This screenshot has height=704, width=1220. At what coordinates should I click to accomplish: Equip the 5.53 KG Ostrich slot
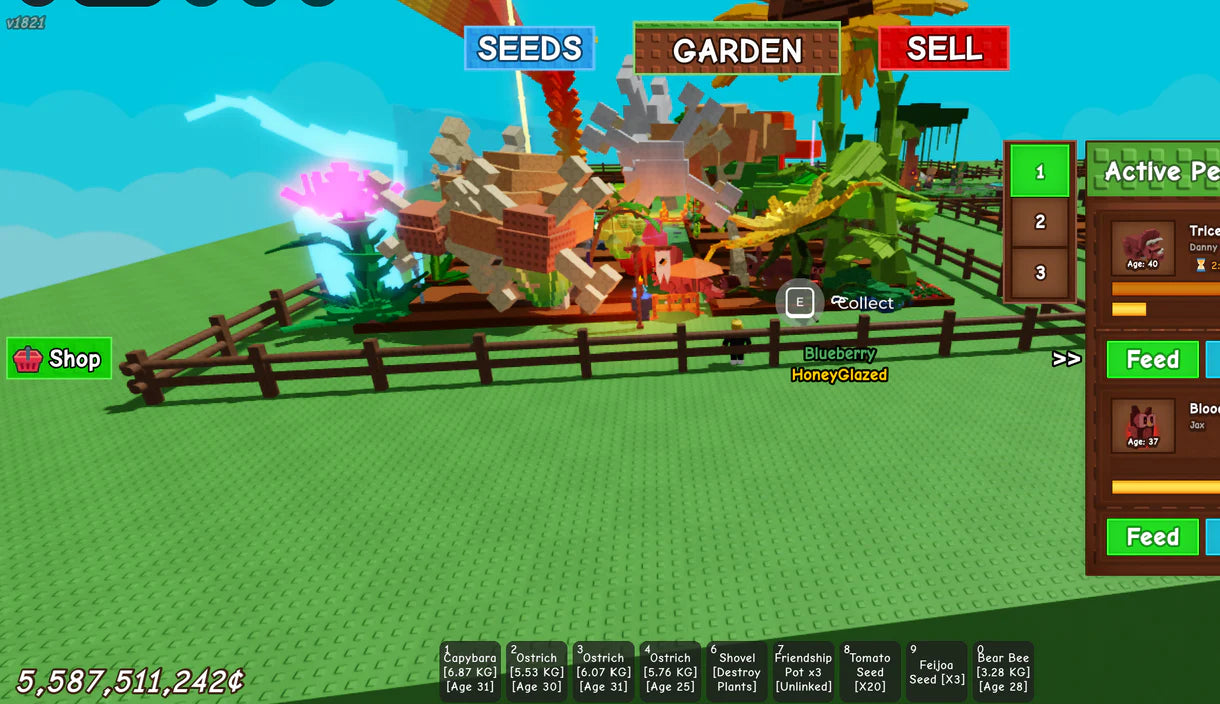point(537,671)
